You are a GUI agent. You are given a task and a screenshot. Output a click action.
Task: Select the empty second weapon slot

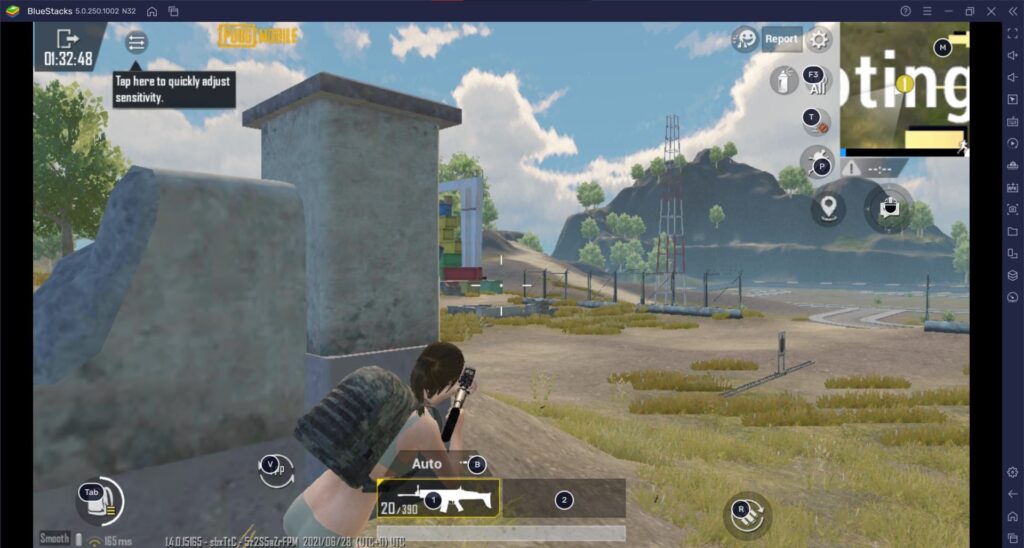pos(564,499)
